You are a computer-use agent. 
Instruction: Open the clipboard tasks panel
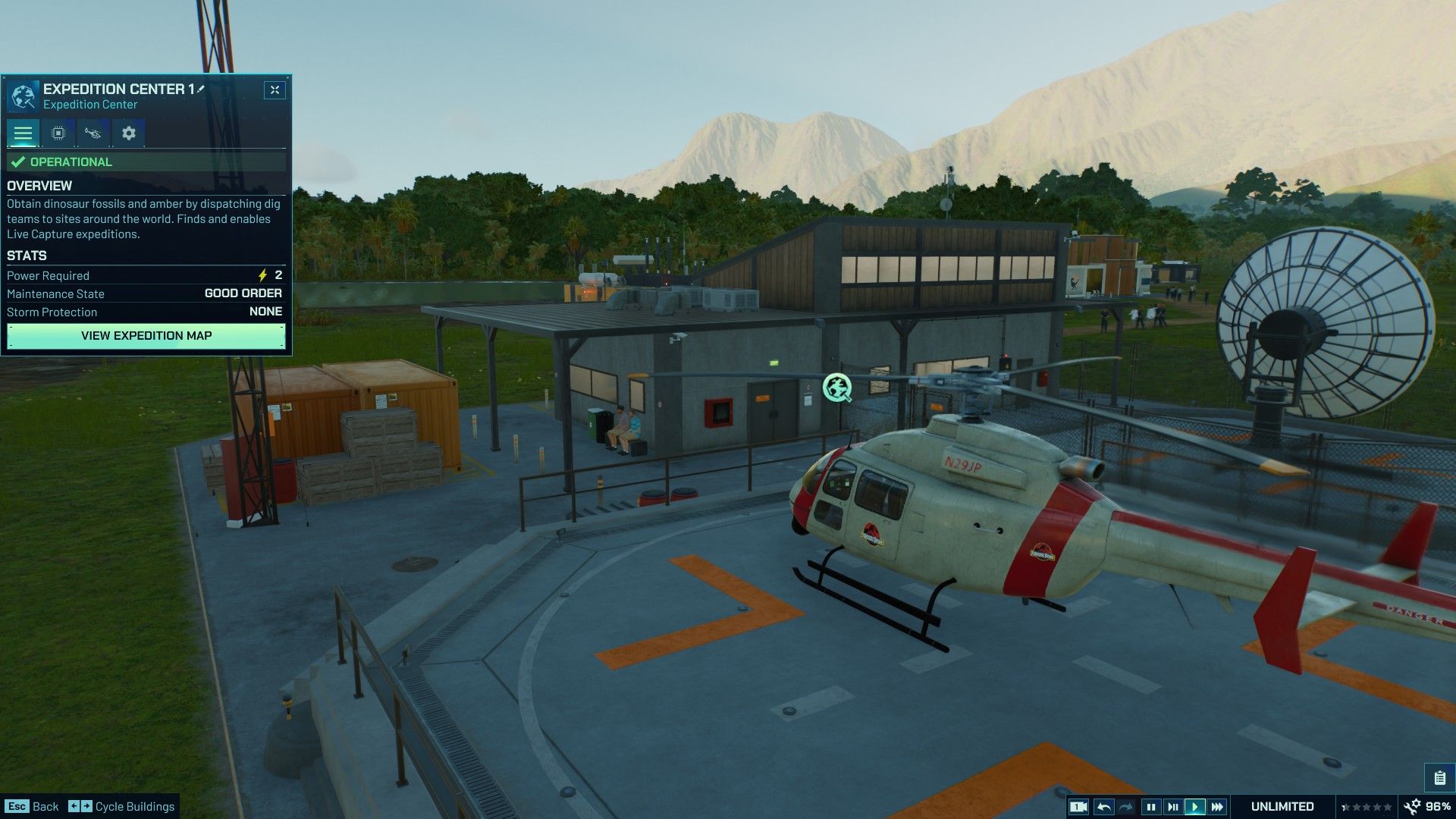tap(1439, 778)
